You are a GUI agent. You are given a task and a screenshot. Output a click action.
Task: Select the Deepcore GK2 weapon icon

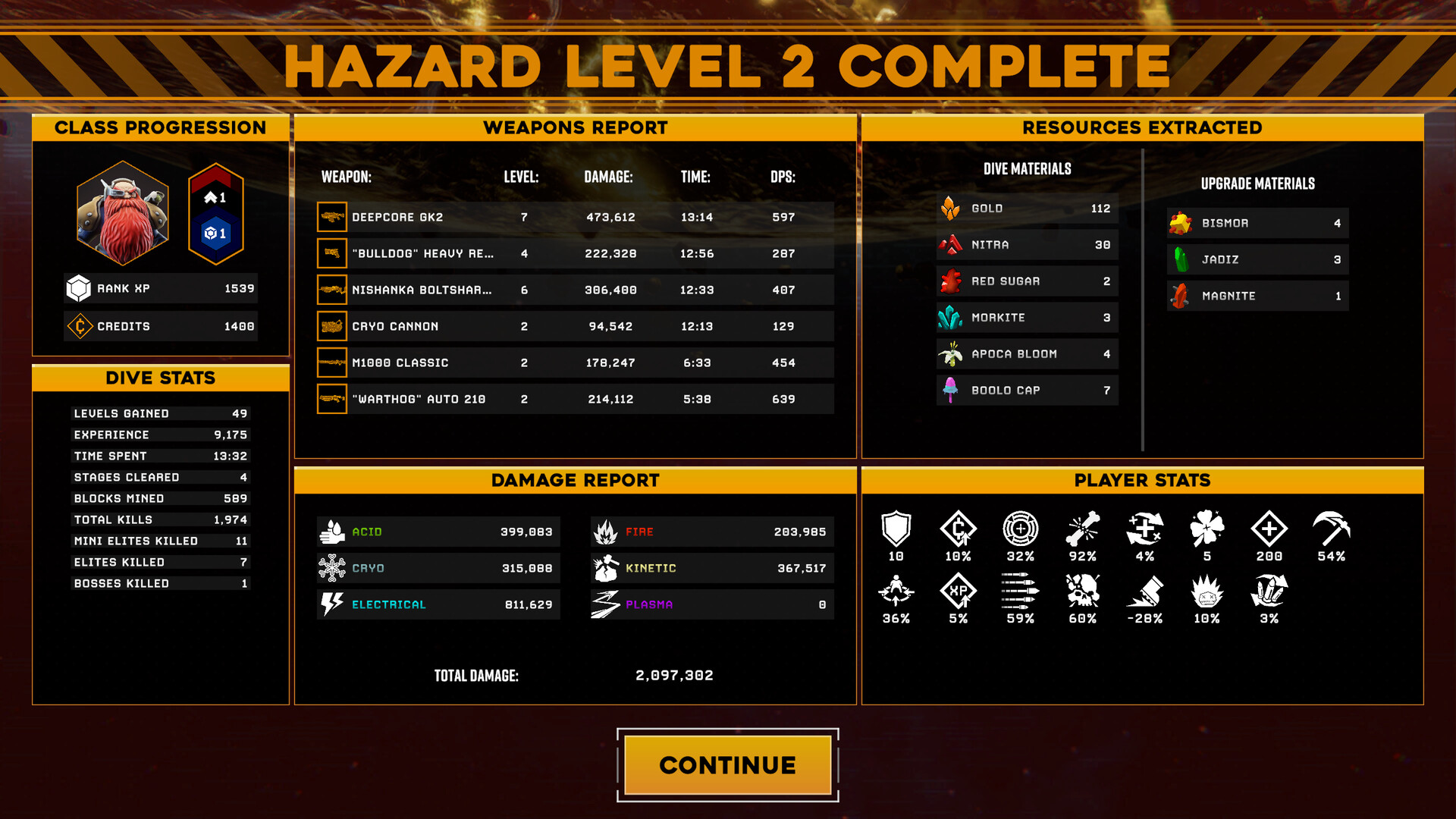[331, 217]
